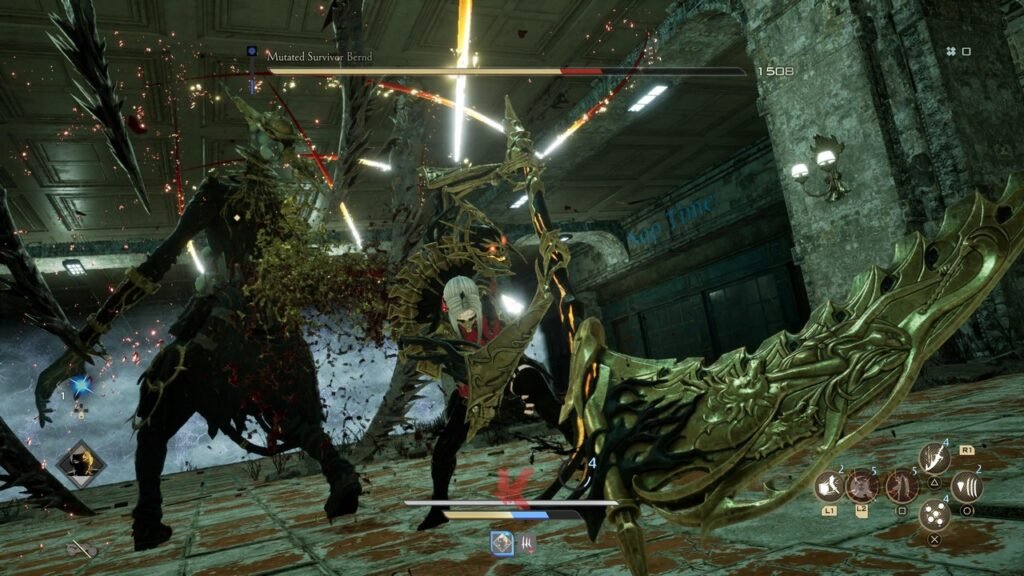Activate the sword slash skill above the triangle

[934, 459]
